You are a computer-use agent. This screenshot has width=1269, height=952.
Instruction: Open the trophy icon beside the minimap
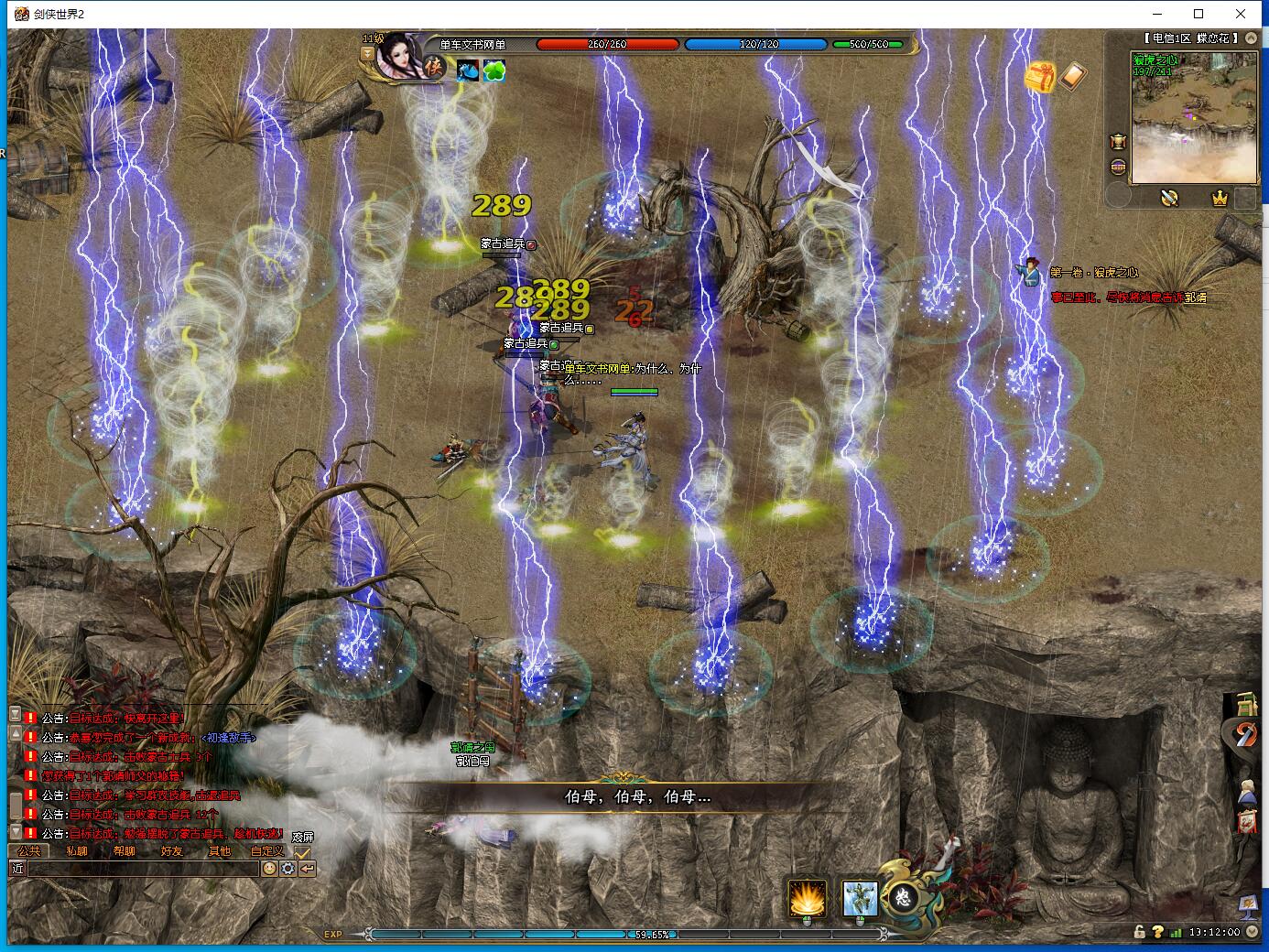tap(1118, 142)
